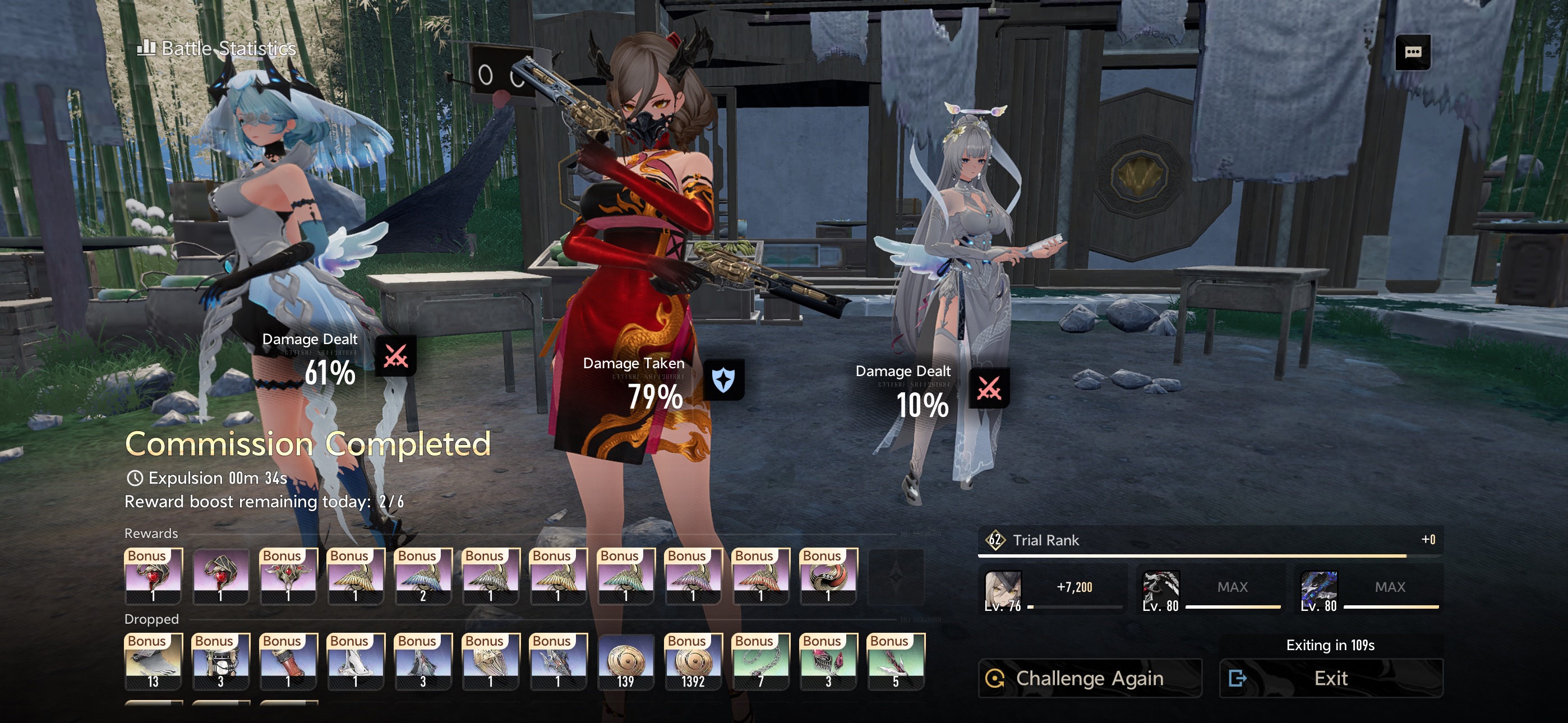Inspect the golden shield drop
1568x723 pixels.
coord(490,661)
